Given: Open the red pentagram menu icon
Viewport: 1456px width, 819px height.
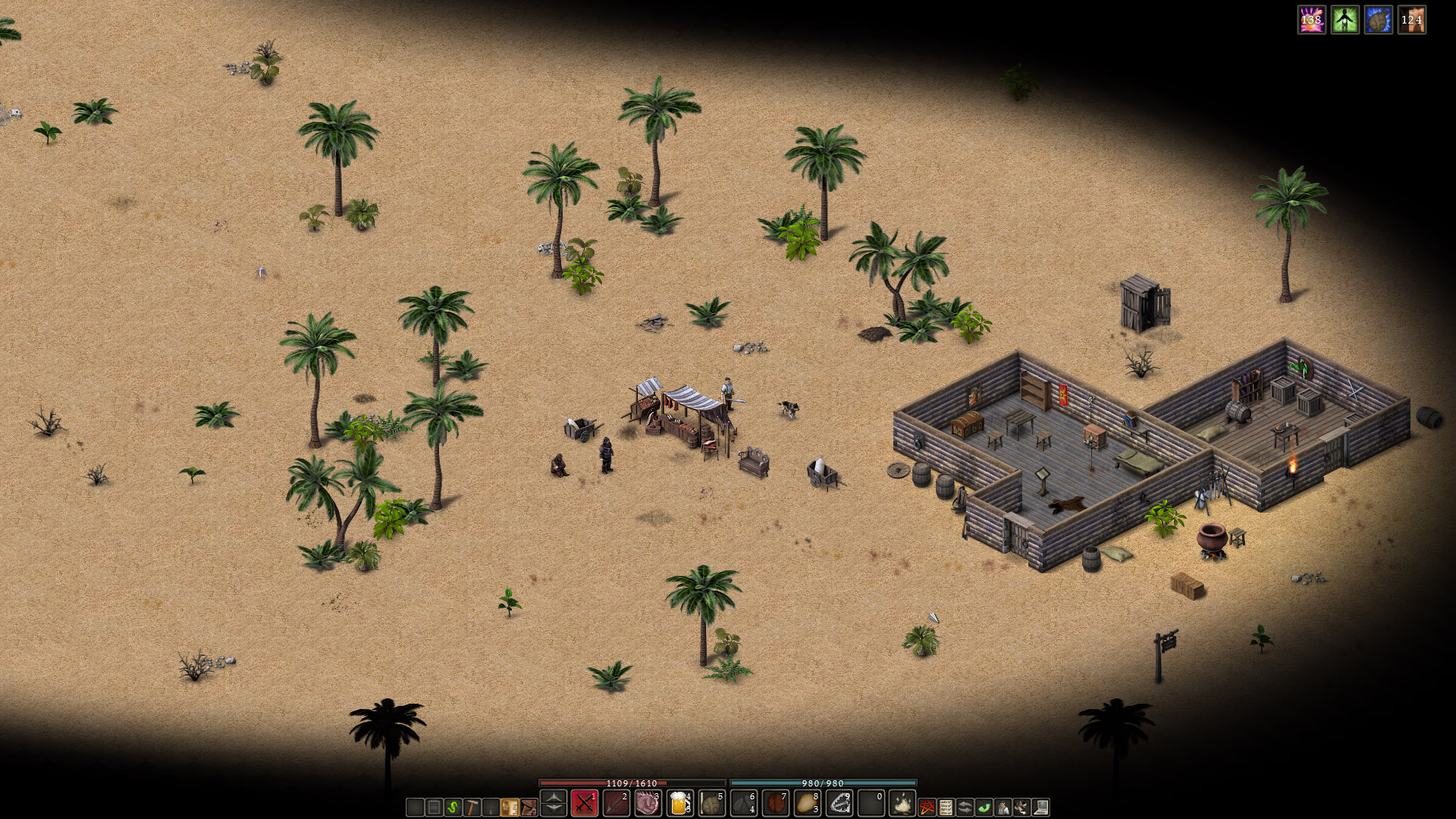Looking at the screenshot, I should [x=927, y=808].
